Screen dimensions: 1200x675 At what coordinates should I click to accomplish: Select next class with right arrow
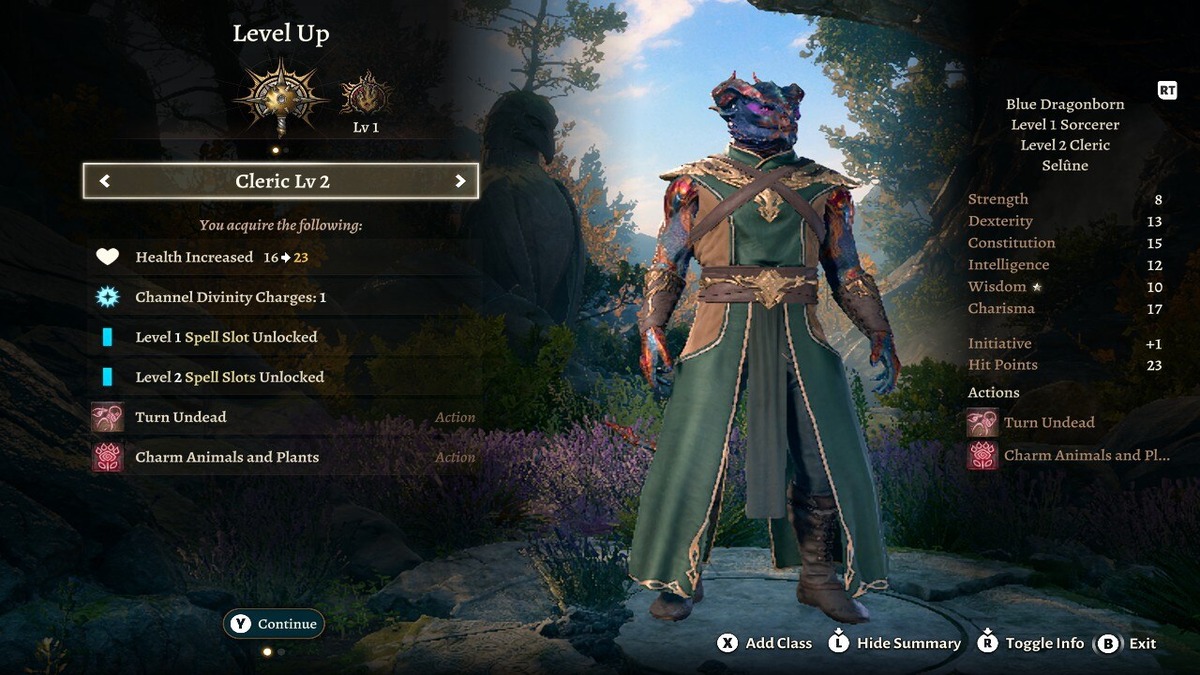click(x=460, y=181)
